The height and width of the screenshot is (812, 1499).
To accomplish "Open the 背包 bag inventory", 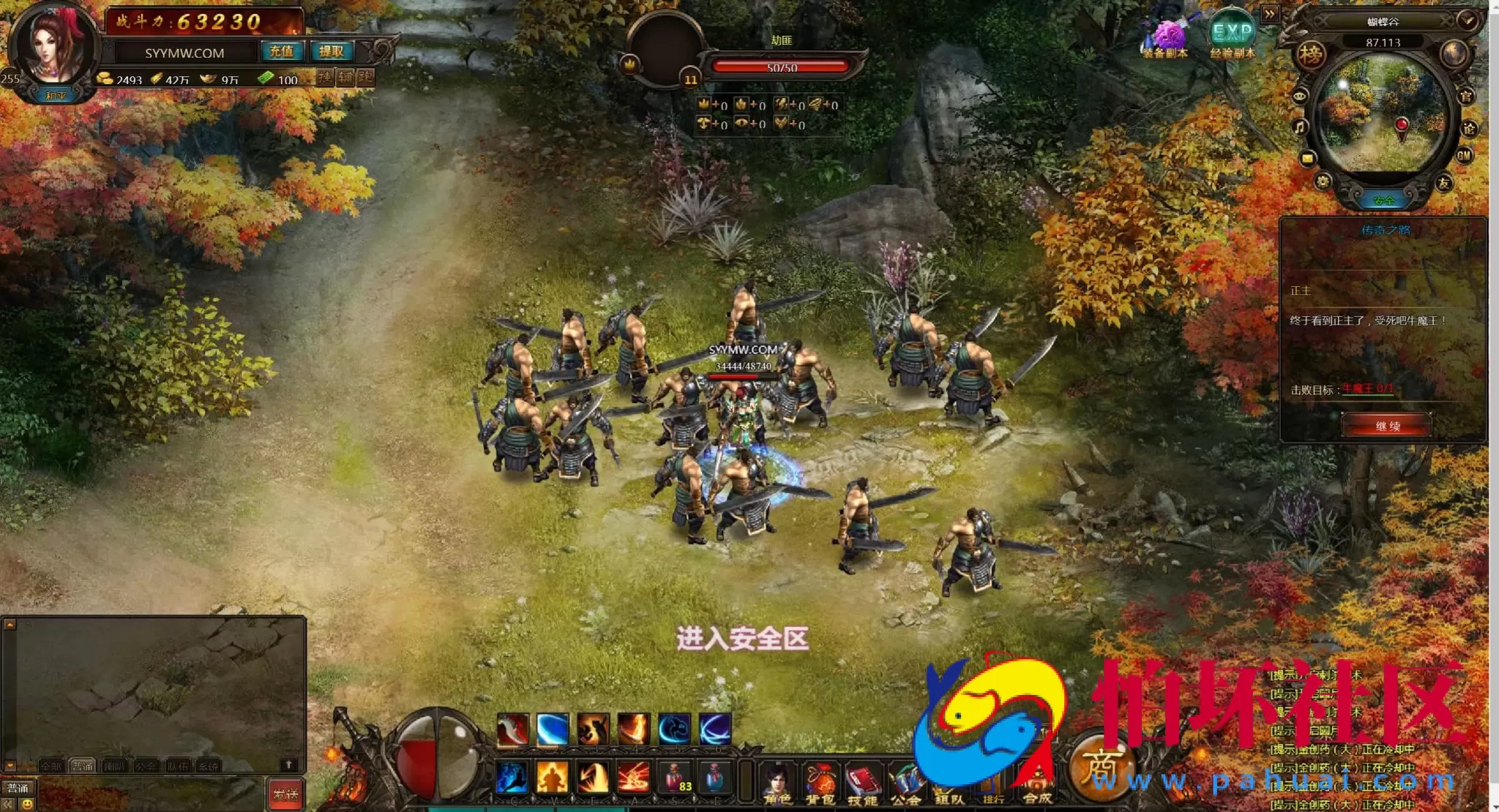I will coord(820,783).
